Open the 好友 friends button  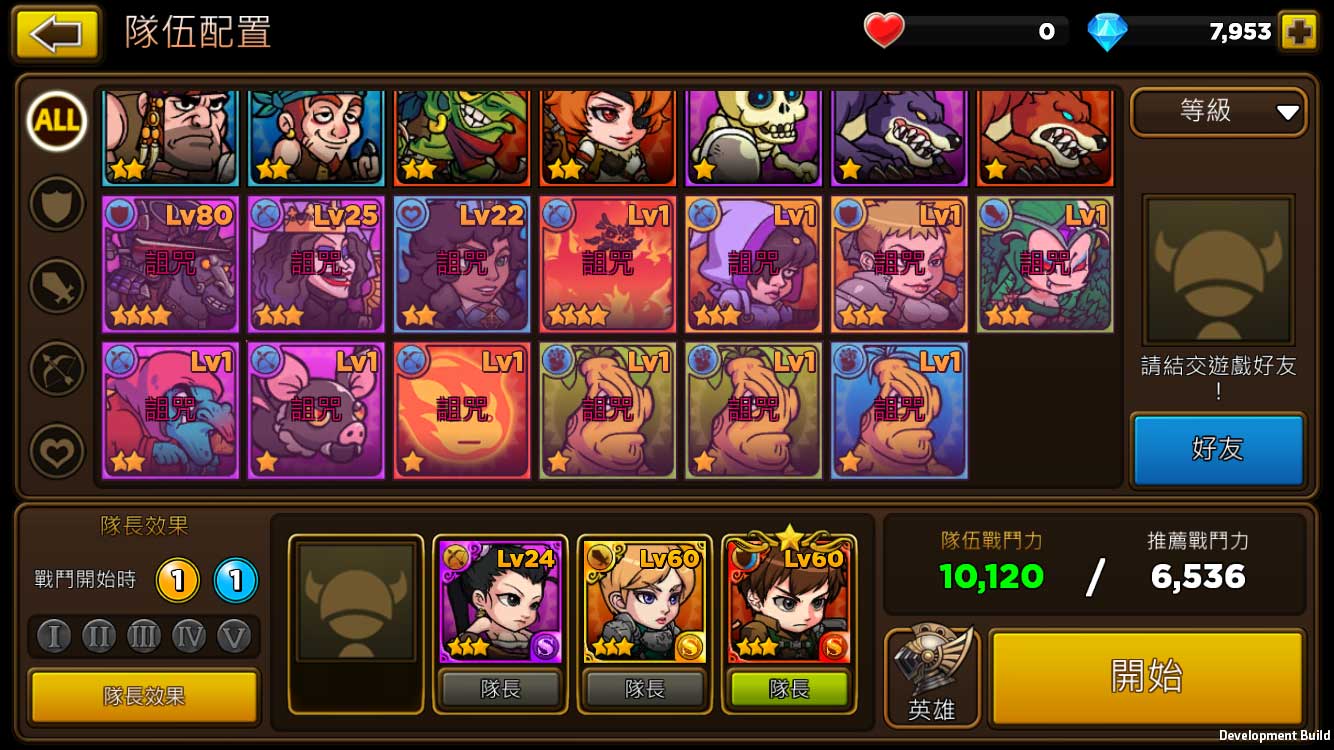click(x=1218, y=449)
